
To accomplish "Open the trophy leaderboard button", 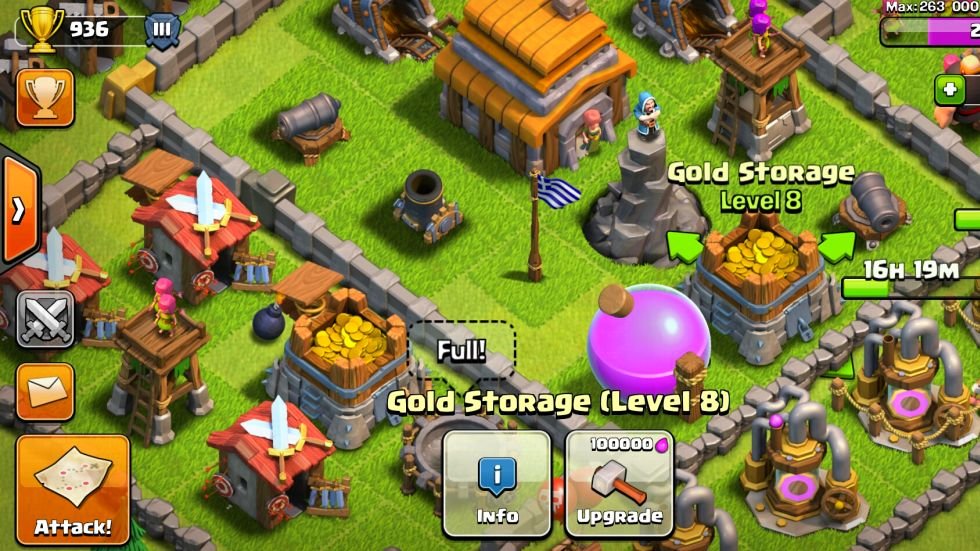I will coord(44,97).
